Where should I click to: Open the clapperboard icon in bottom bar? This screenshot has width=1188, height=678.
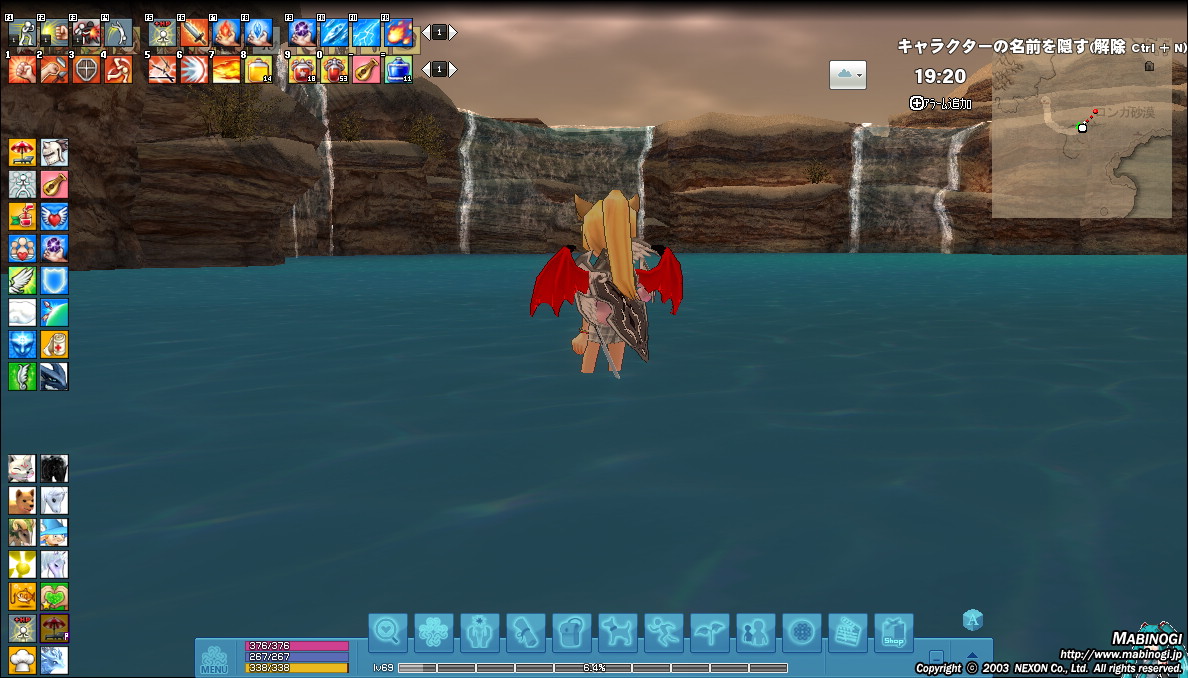coord(847,632)
